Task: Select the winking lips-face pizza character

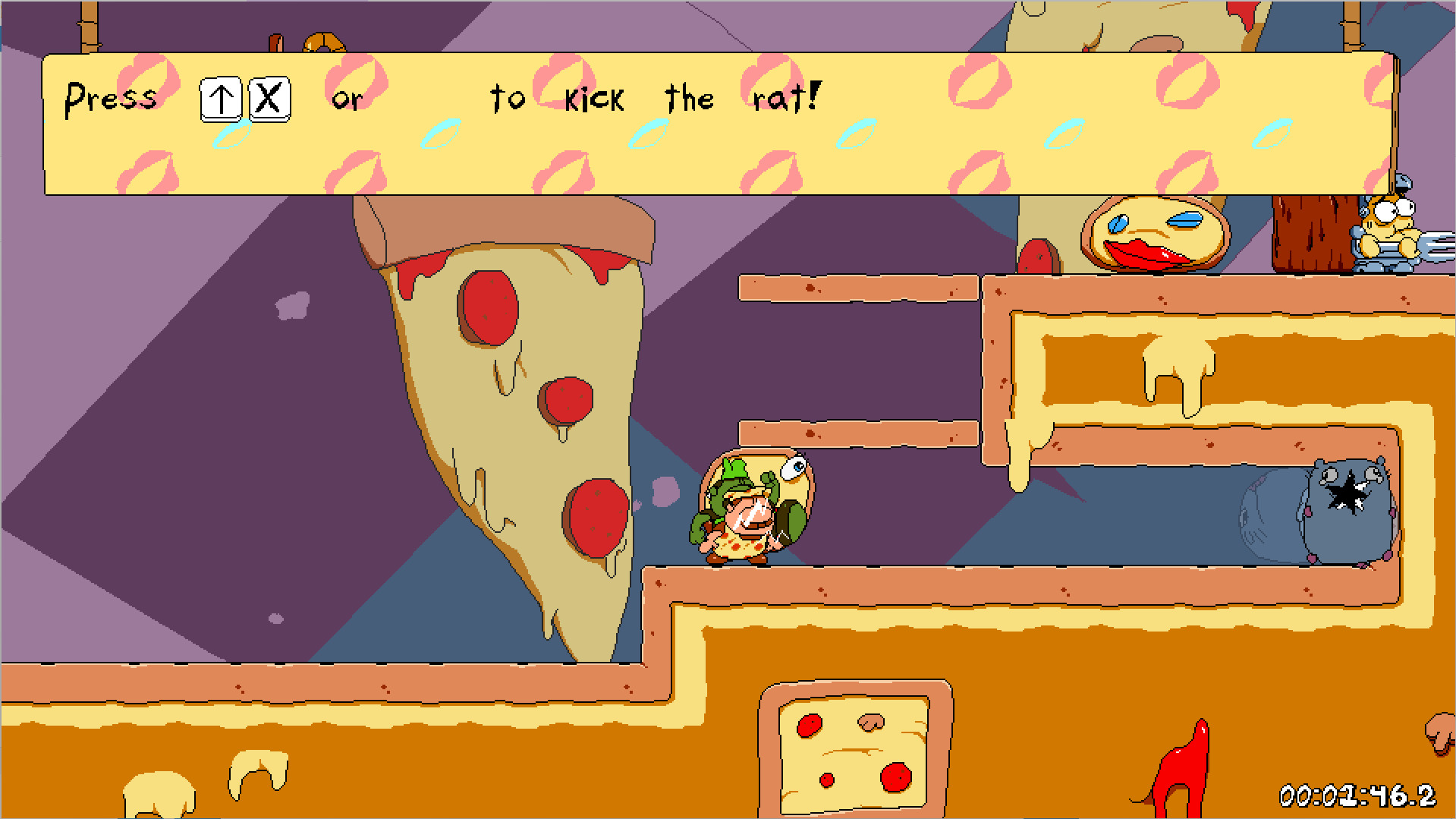Action: 1150,233
